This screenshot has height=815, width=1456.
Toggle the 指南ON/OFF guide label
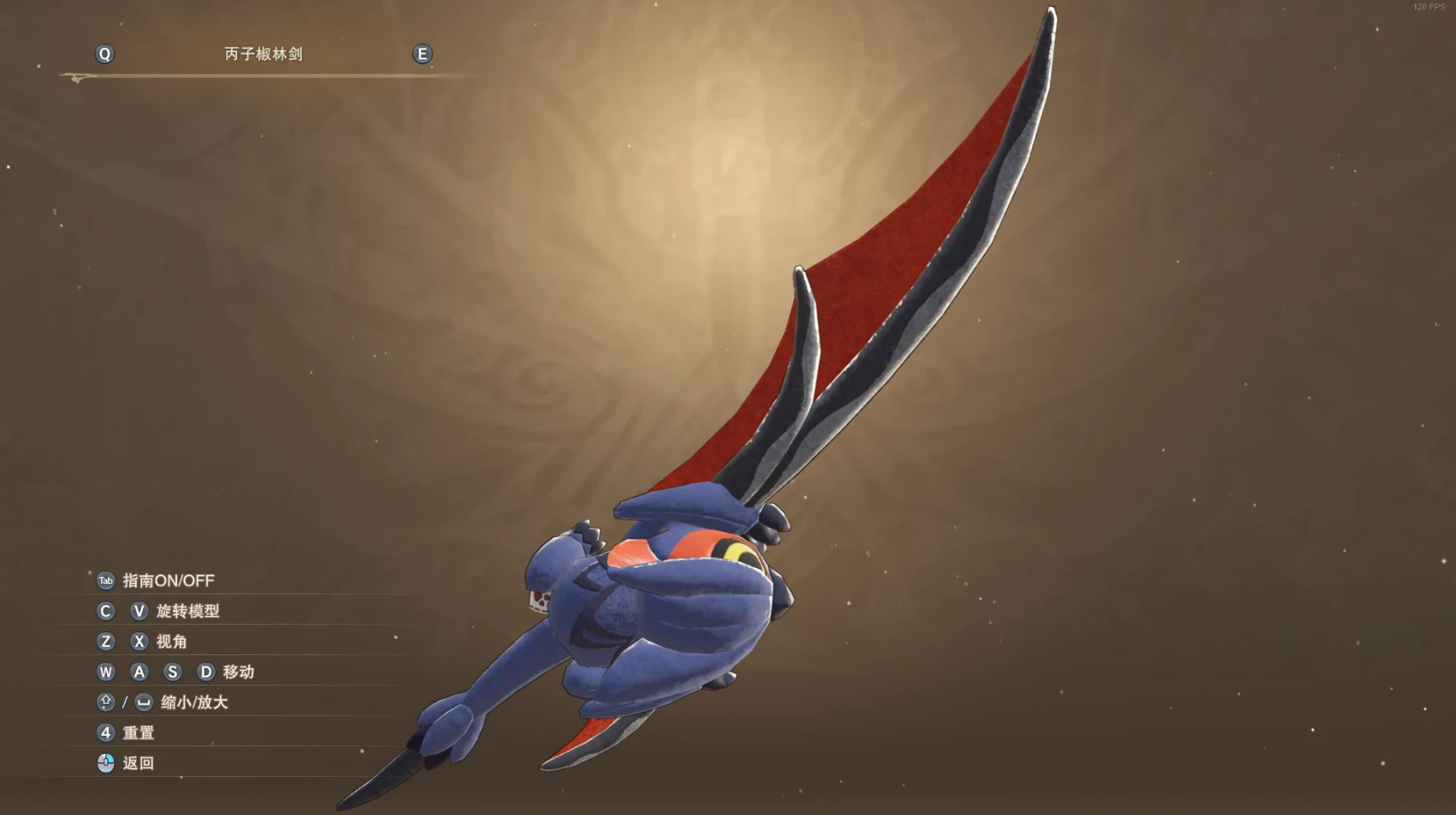pyautogui.click(x=168, y=580)
